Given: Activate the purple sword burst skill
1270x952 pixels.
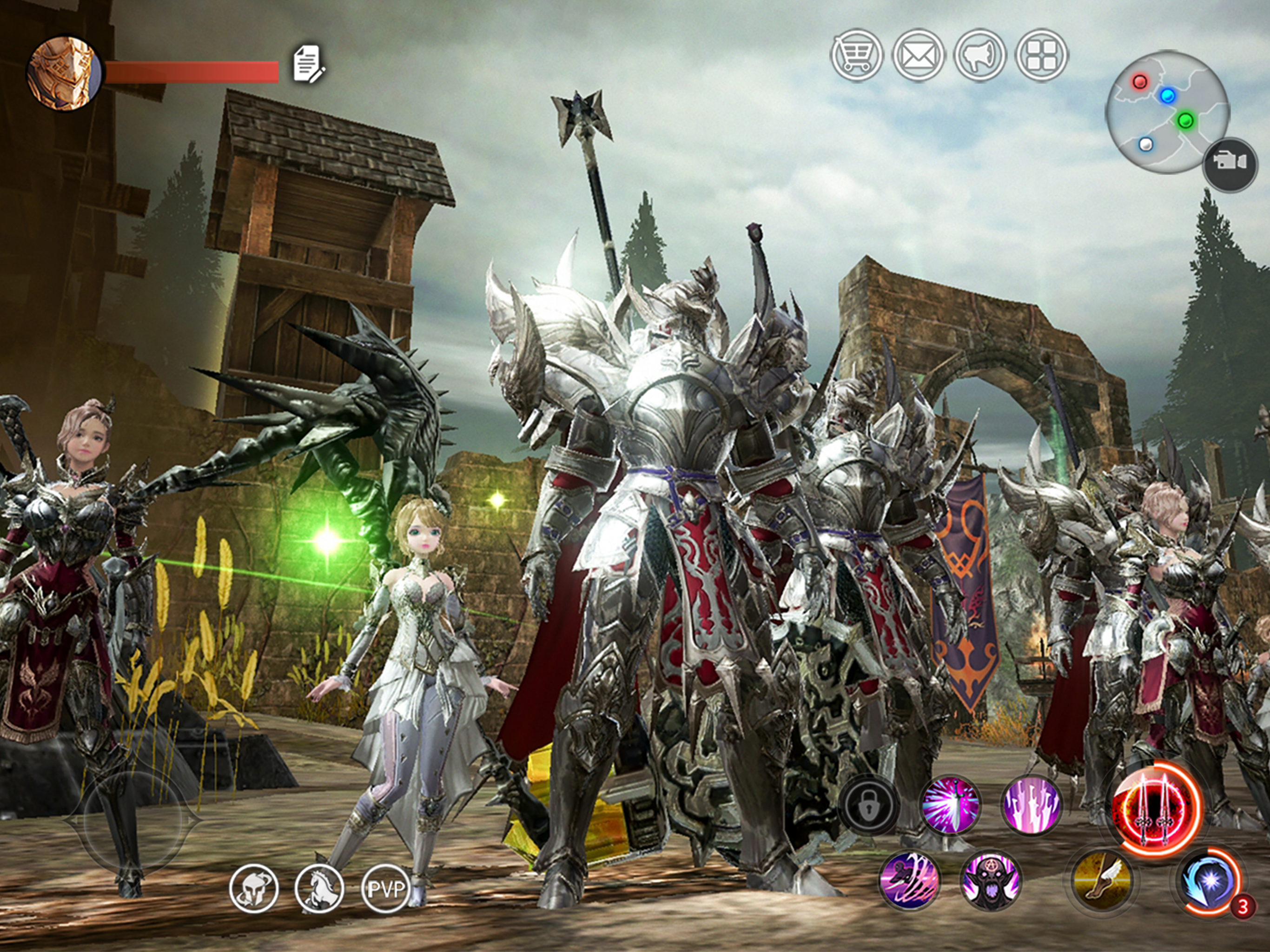Looking at the screenshot, I should click(951, 805).
